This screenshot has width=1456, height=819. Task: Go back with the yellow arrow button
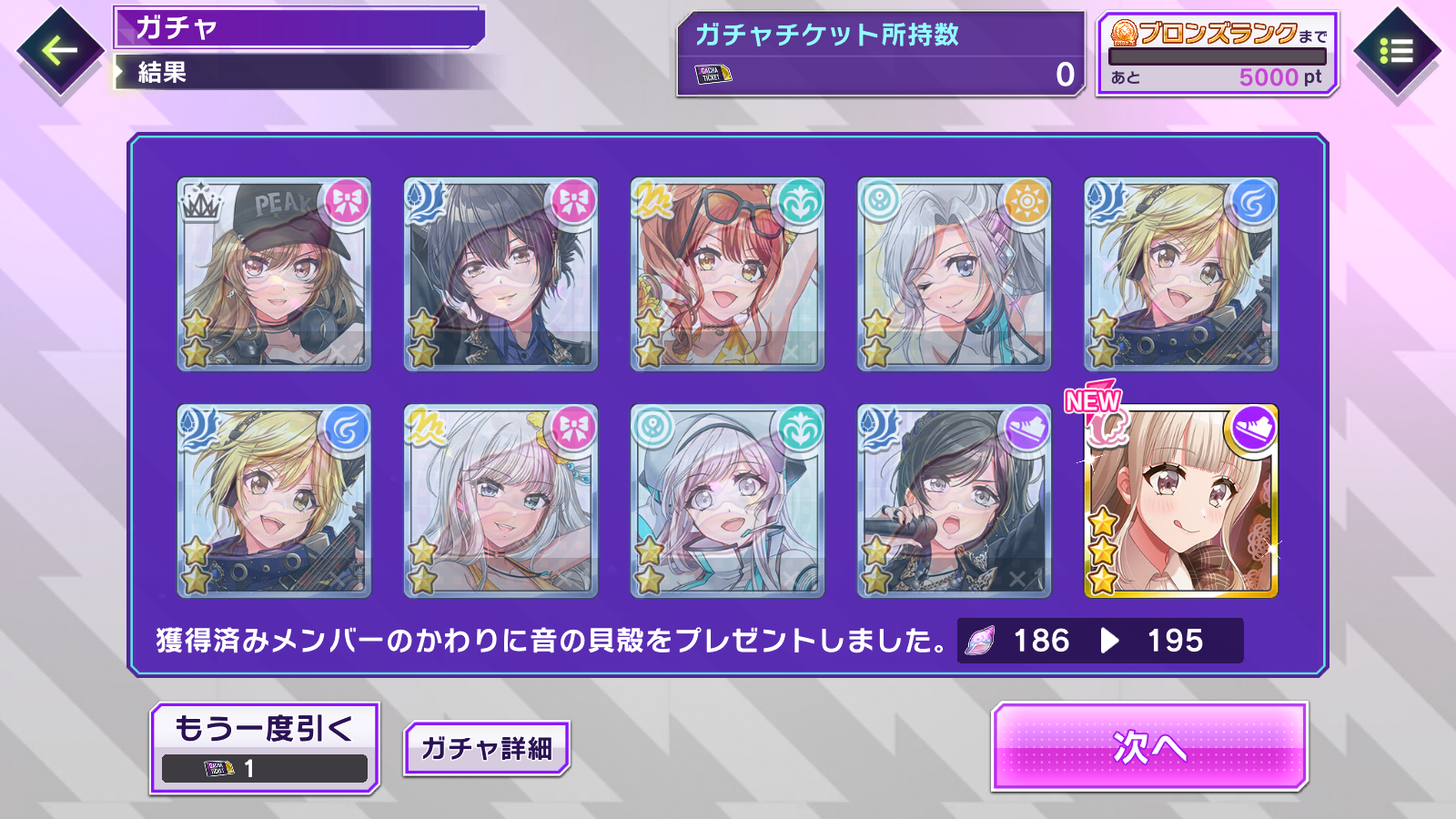(x=60, y=51)
